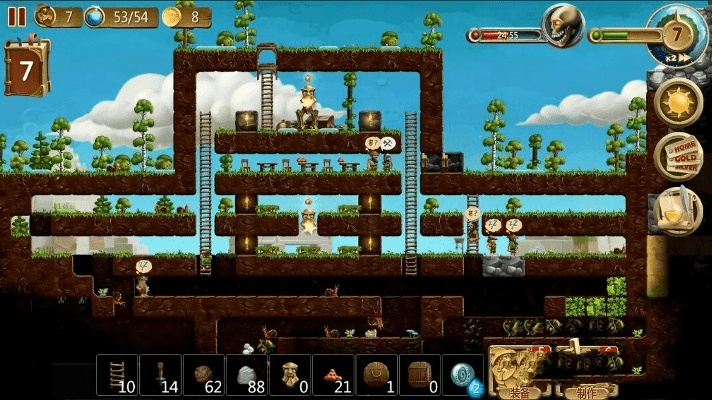Select the torch slot with 14
Viewport: 712px width, 400px height.
click(x=160, y=375)
